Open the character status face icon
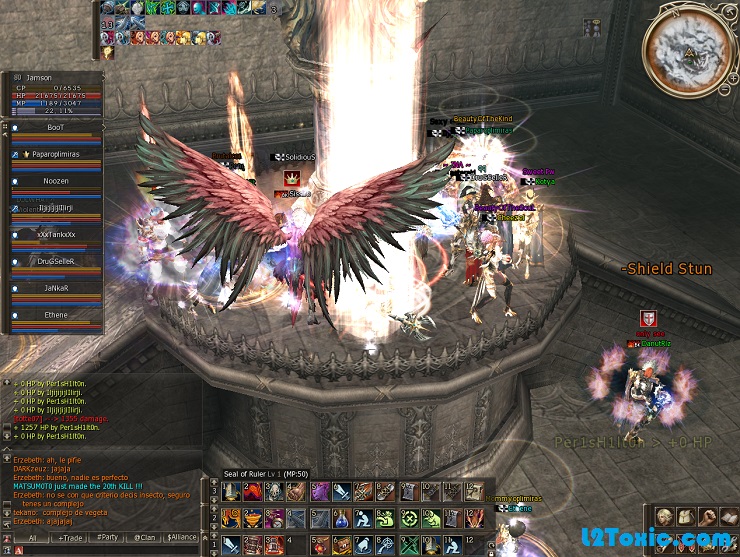The image size is (740, 557). (664, 517)
